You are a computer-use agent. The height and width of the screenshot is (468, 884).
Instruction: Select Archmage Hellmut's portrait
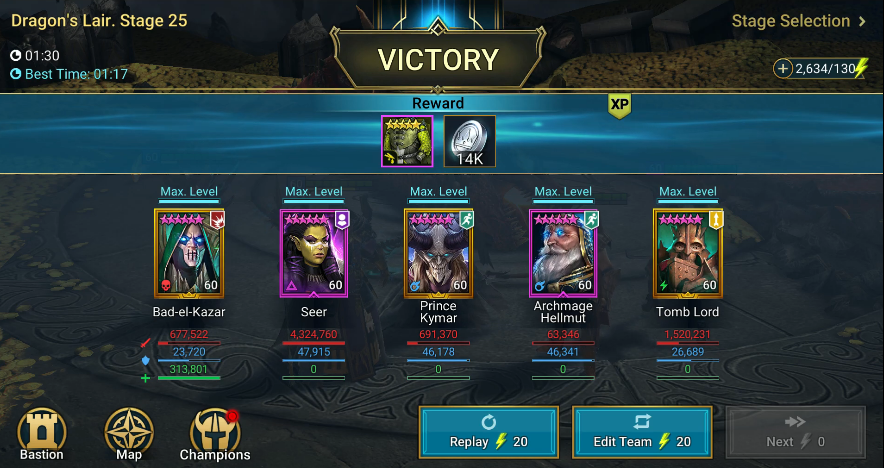click(563, 253)
